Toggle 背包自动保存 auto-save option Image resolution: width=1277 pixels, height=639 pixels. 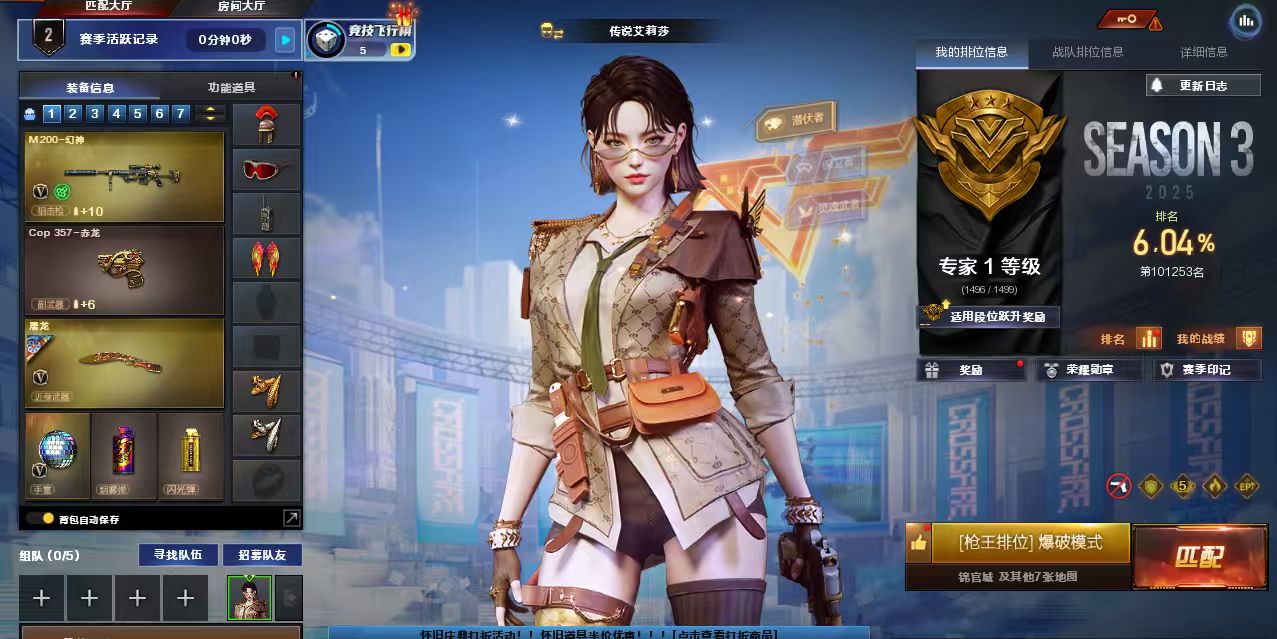[48, 519]
